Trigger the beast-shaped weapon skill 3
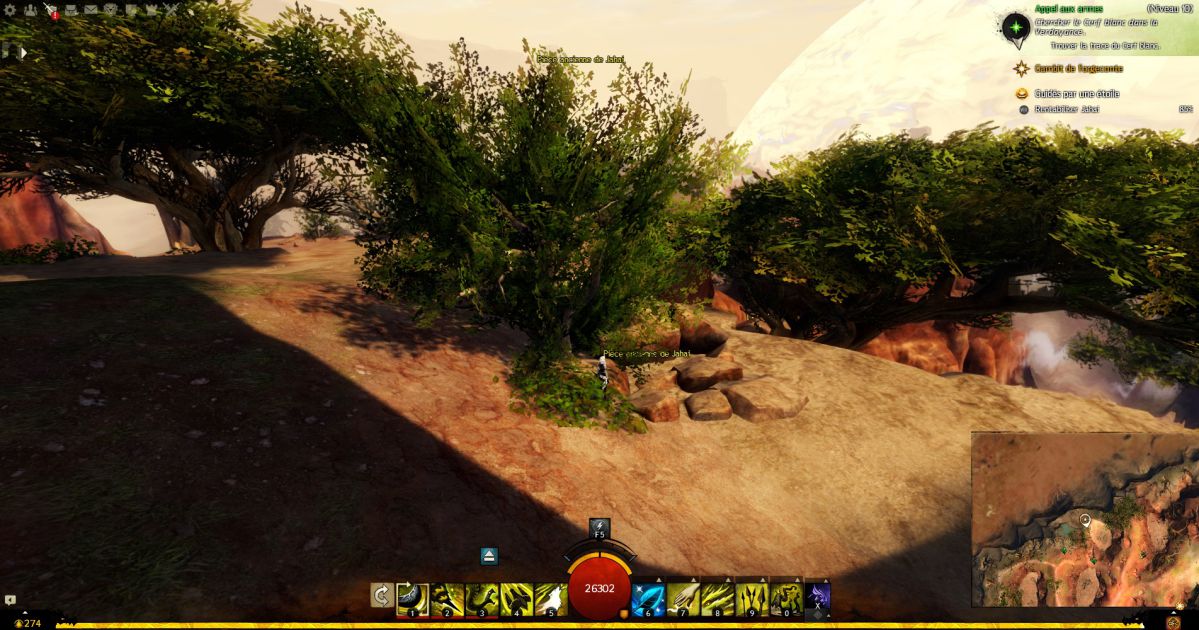1199x630 pixels. coord(482,598)
